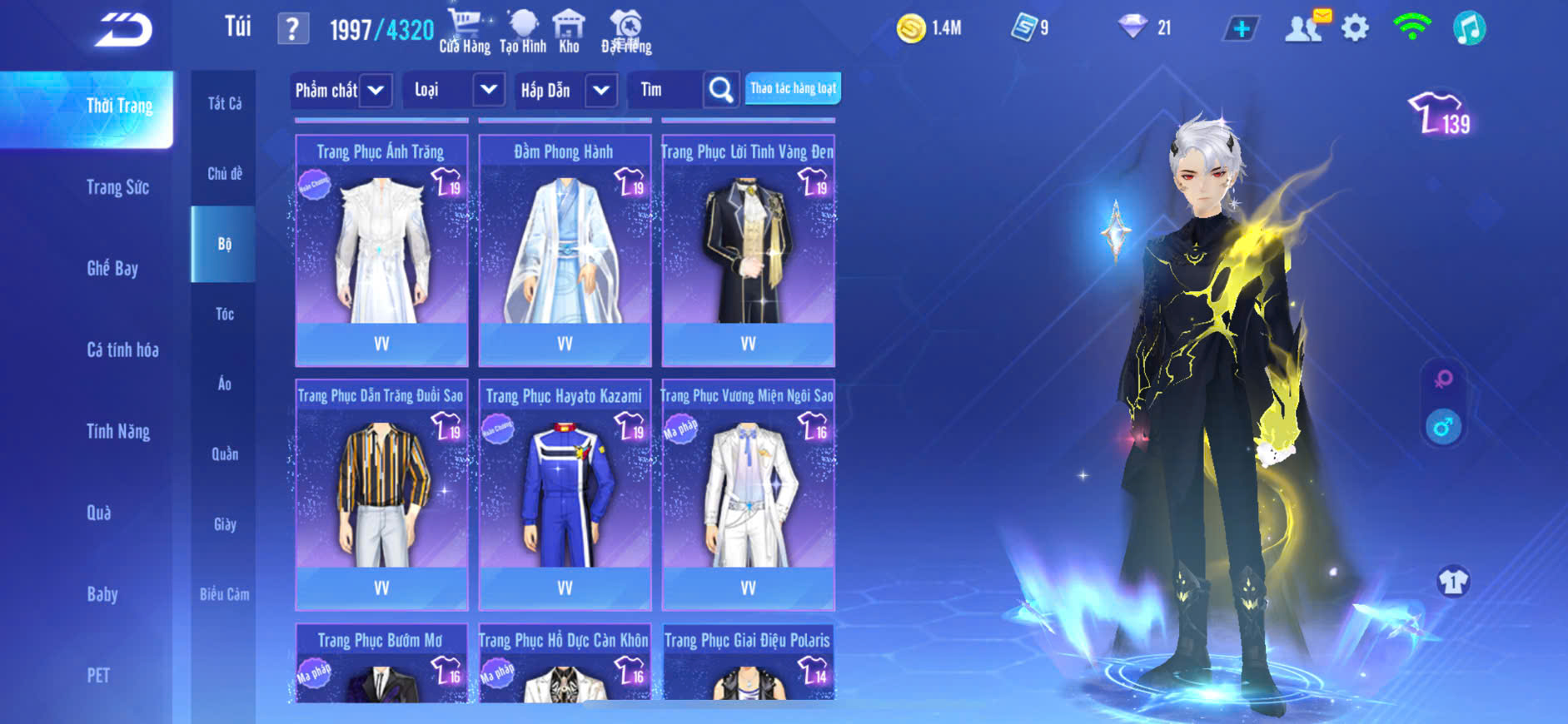Select Trang Phục Ánh Trăng outfit
This screenshot has width=1568, height=724.
click(381, 250)
